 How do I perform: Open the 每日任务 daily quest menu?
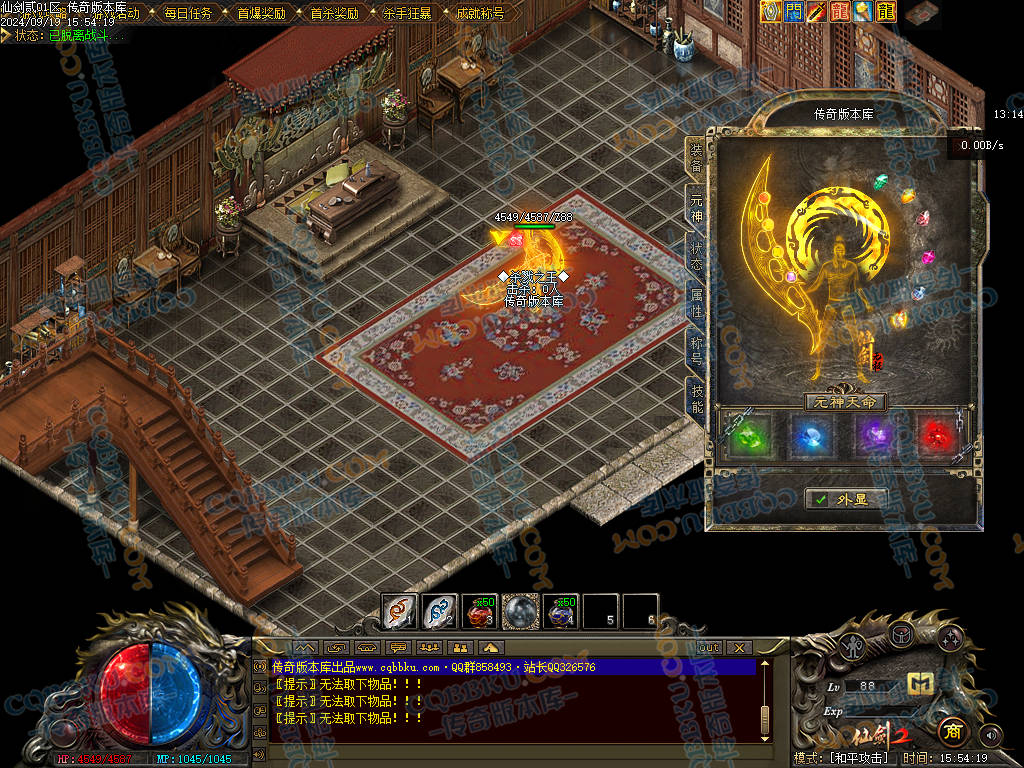pos(188,14)
